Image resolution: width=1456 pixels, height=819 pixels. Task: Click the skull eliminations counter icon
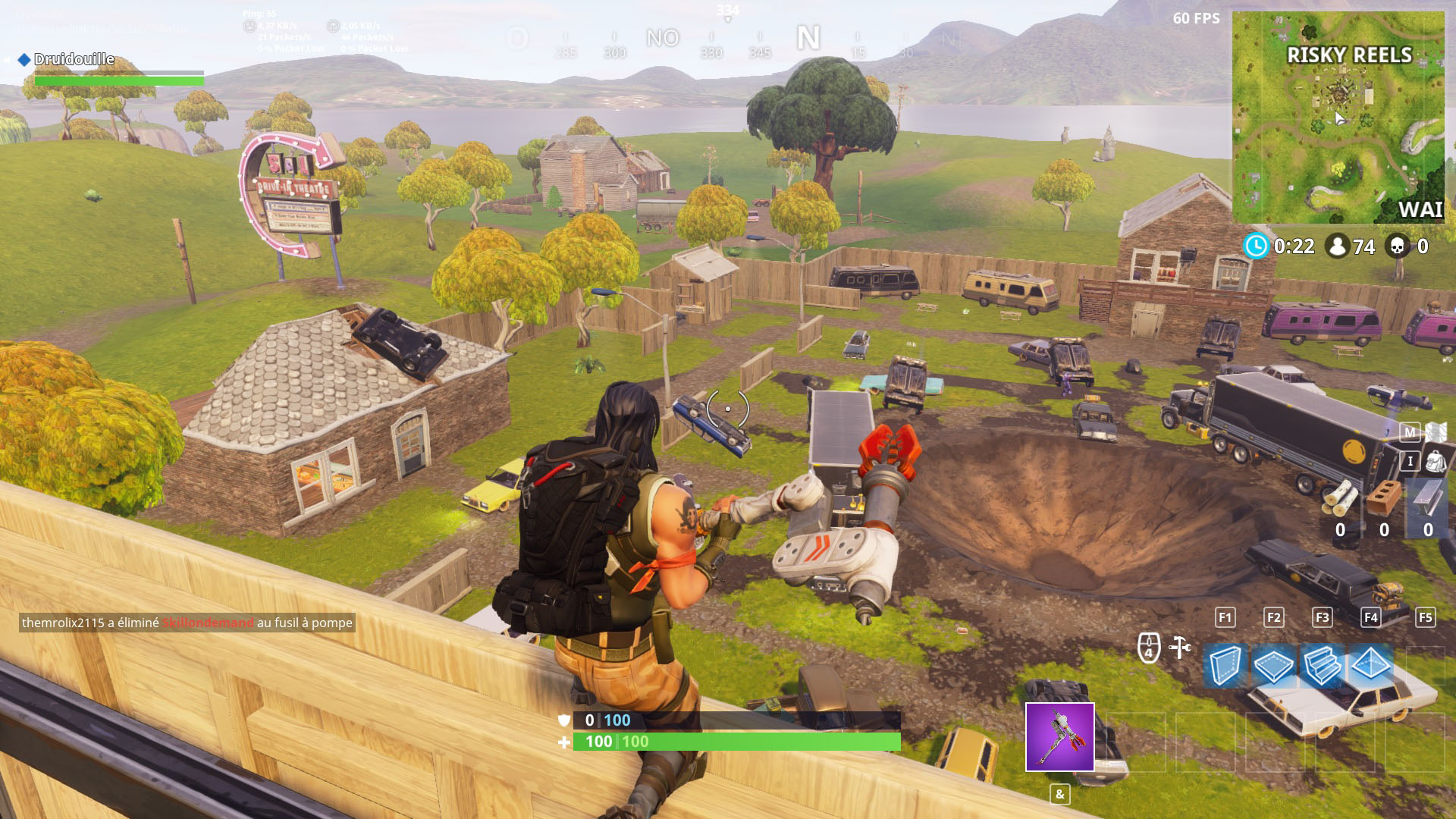1398,246
